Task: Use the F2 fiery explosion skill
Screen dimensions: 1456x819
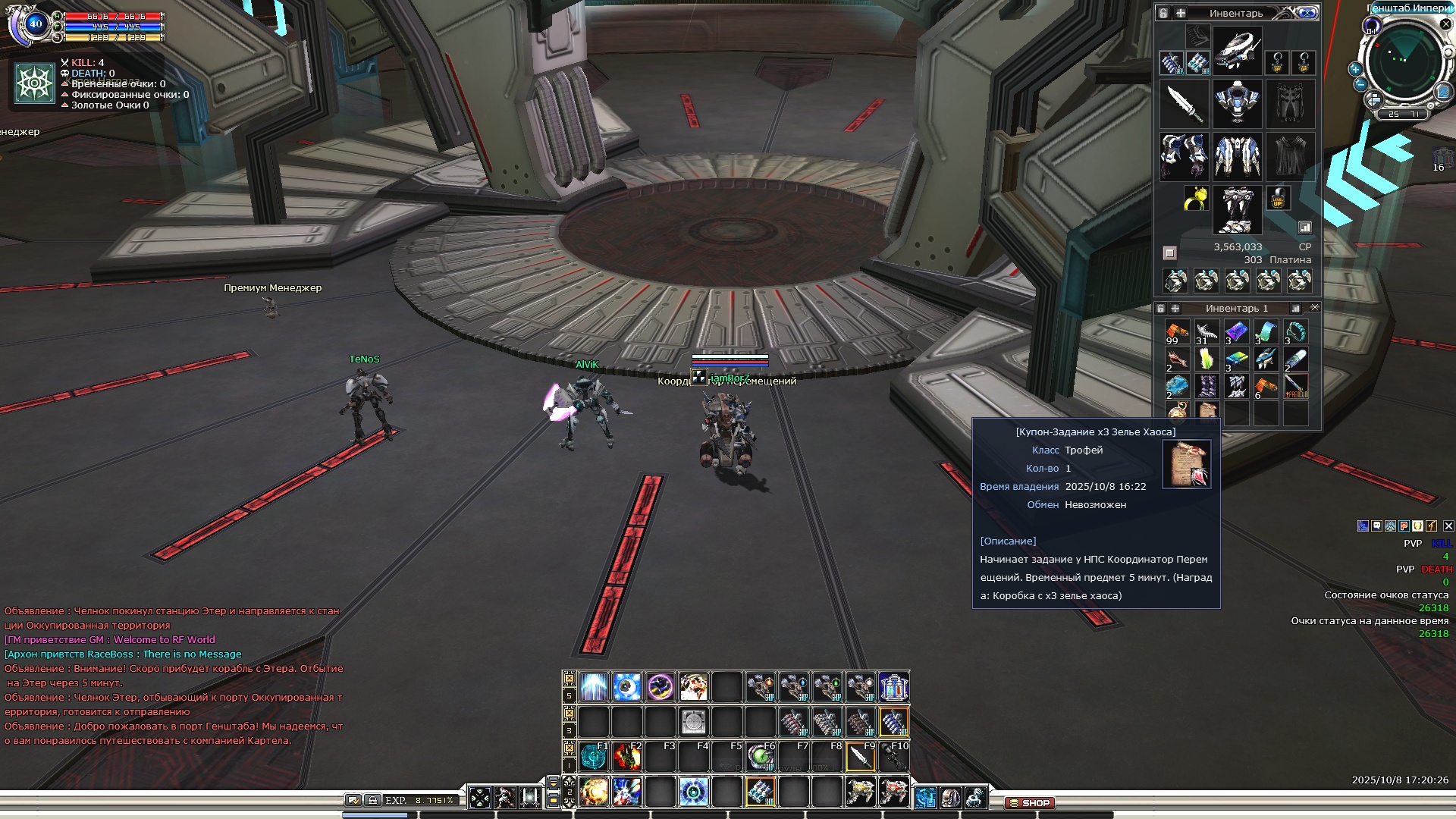Action: [627, 756]
